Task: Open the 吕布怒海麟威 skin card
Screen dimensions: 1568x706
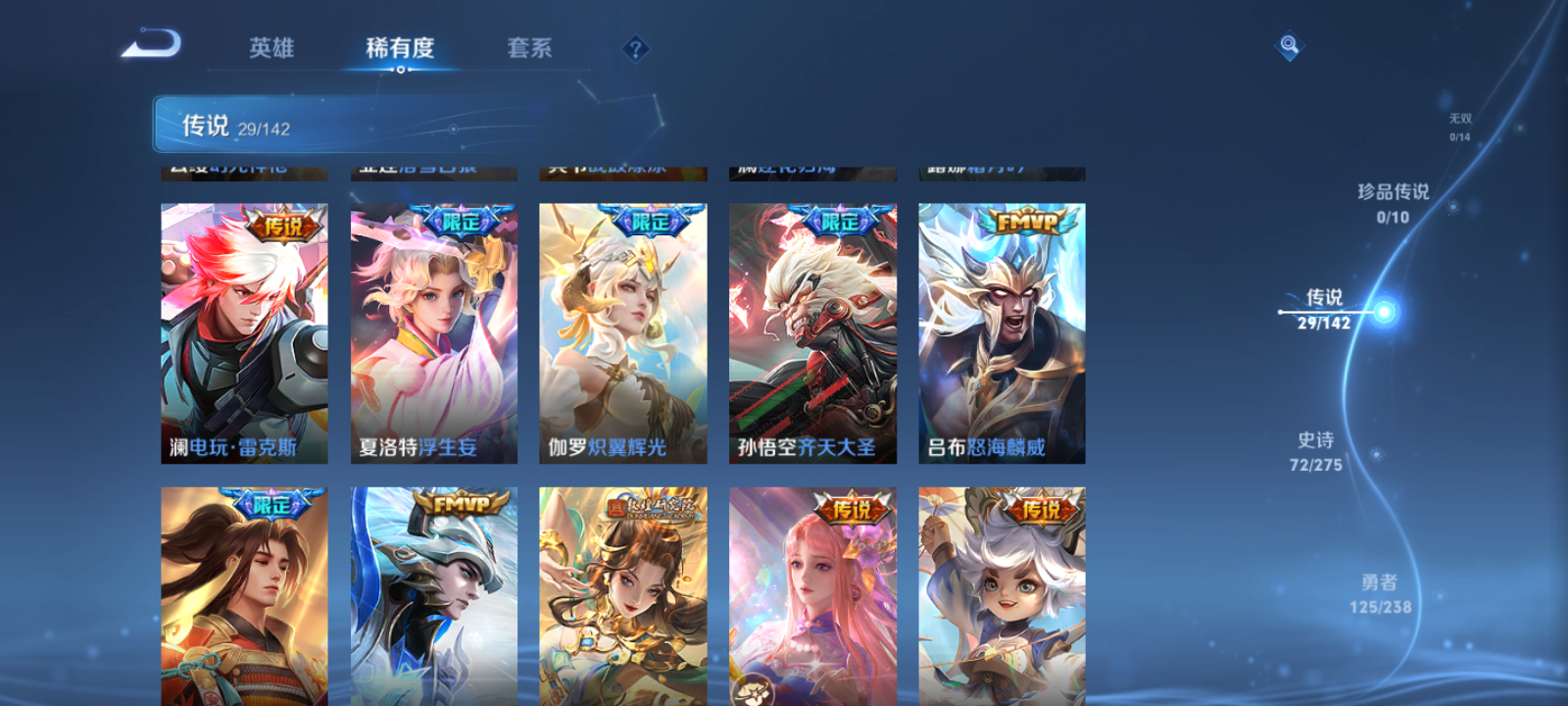Action: pos(1002,333)
